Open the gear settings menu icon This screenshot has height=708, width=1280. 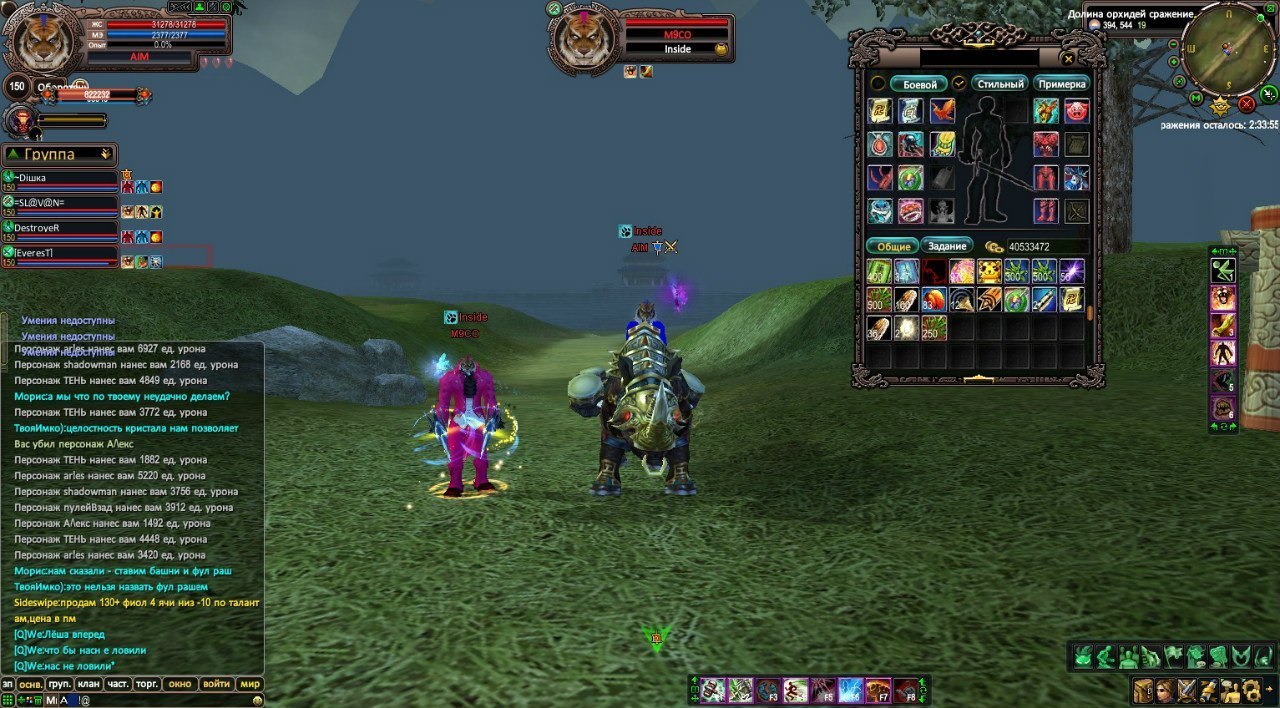tap(1250, 690)
